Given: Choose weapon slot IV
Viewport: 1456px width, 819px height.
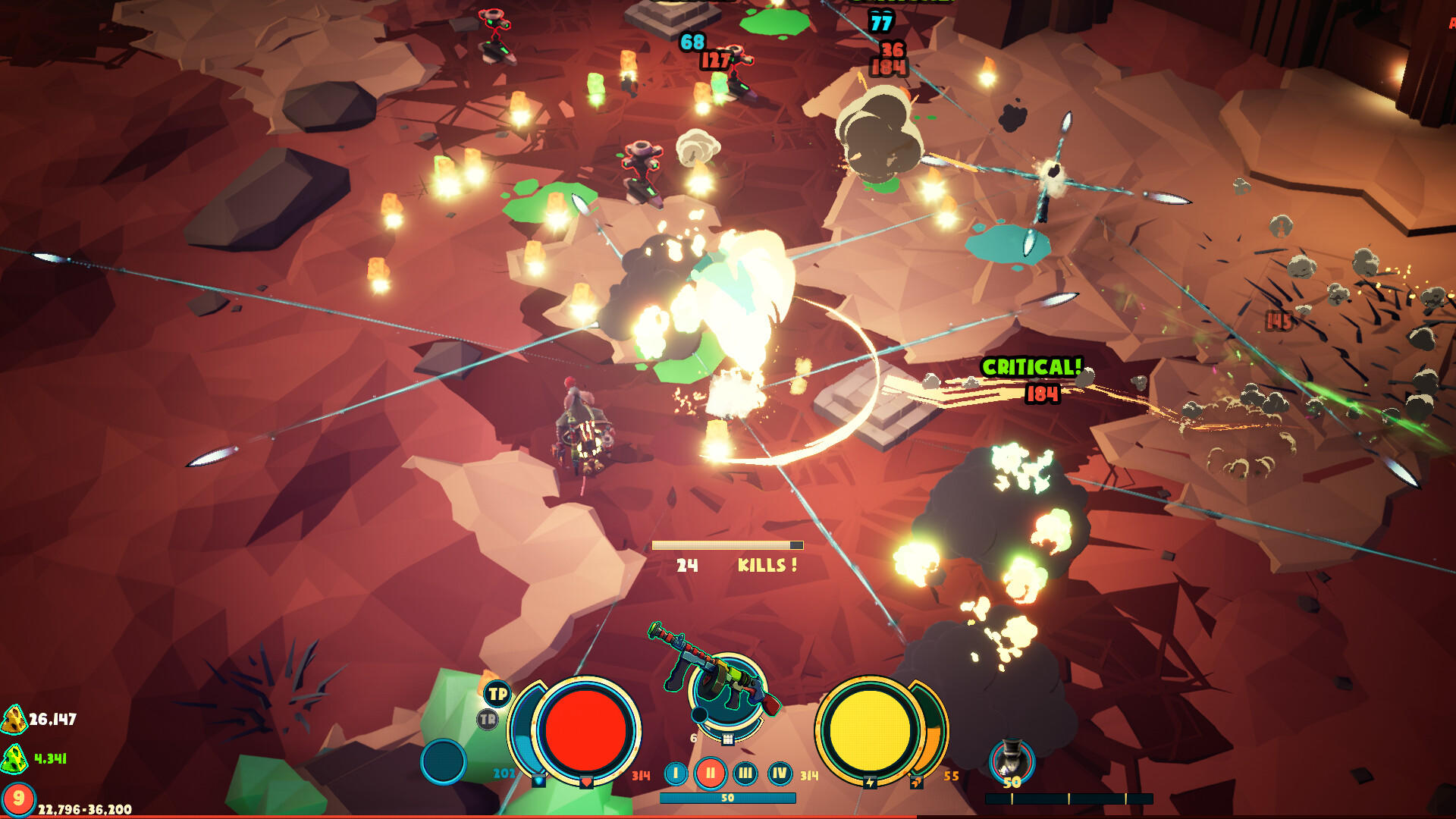Looking at the screenshot, I should tap(780, 773).
